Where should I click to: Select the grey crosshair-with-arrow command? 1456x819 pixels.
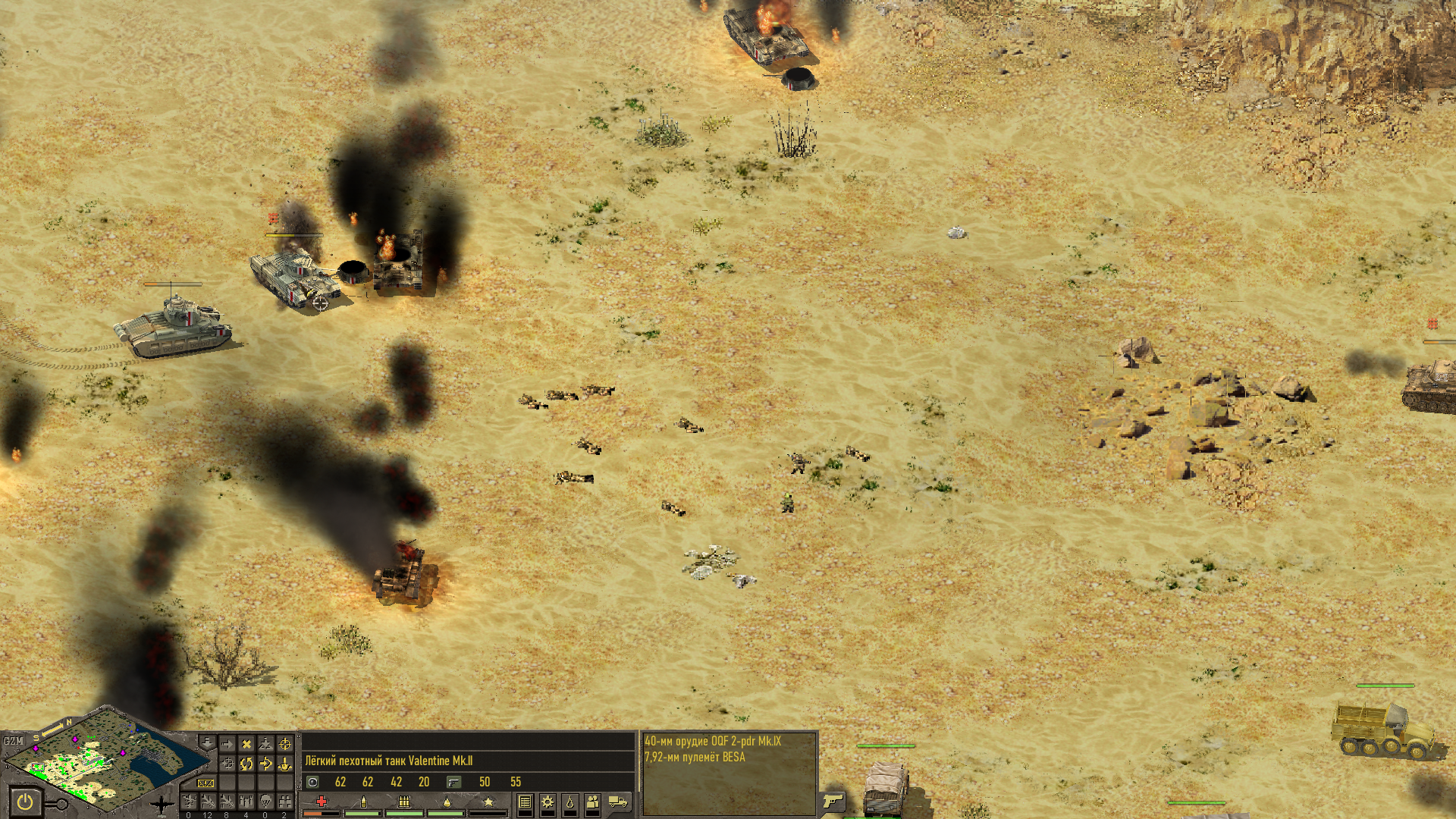[227, 764]
